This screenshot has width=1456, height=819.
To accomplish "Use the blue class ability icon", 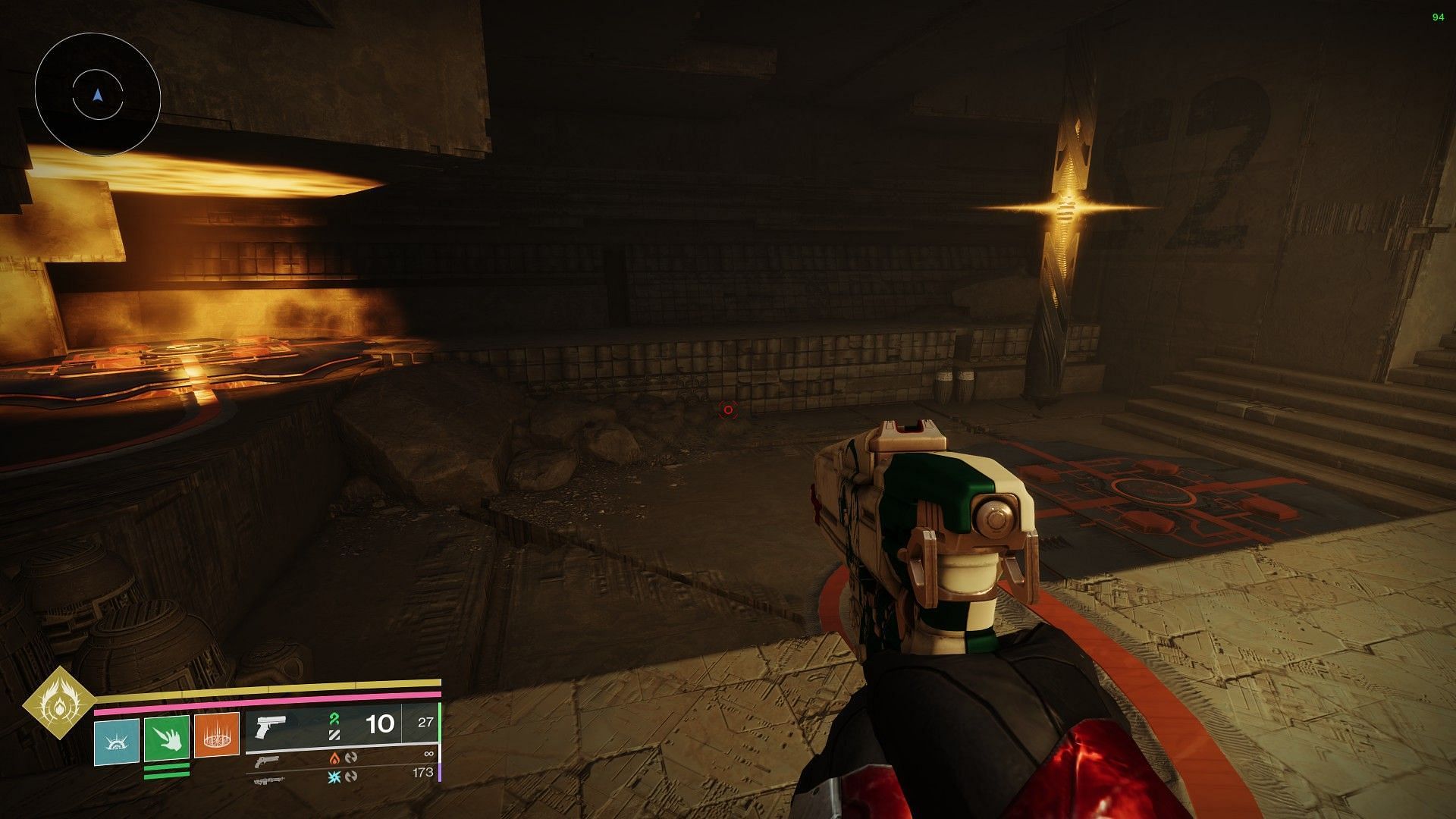I will [x=117, y=735].
